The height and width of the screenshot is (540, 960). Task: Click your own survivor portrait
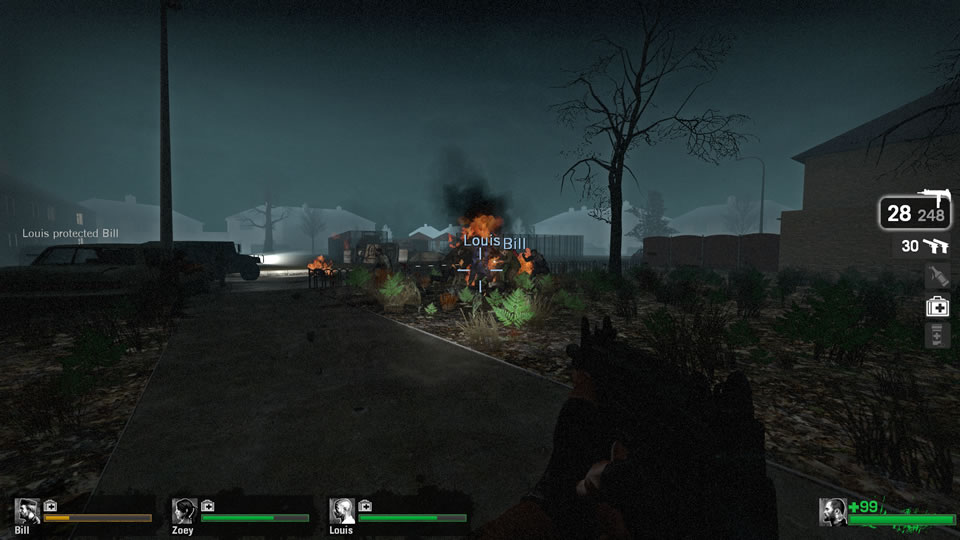[832, 512]
